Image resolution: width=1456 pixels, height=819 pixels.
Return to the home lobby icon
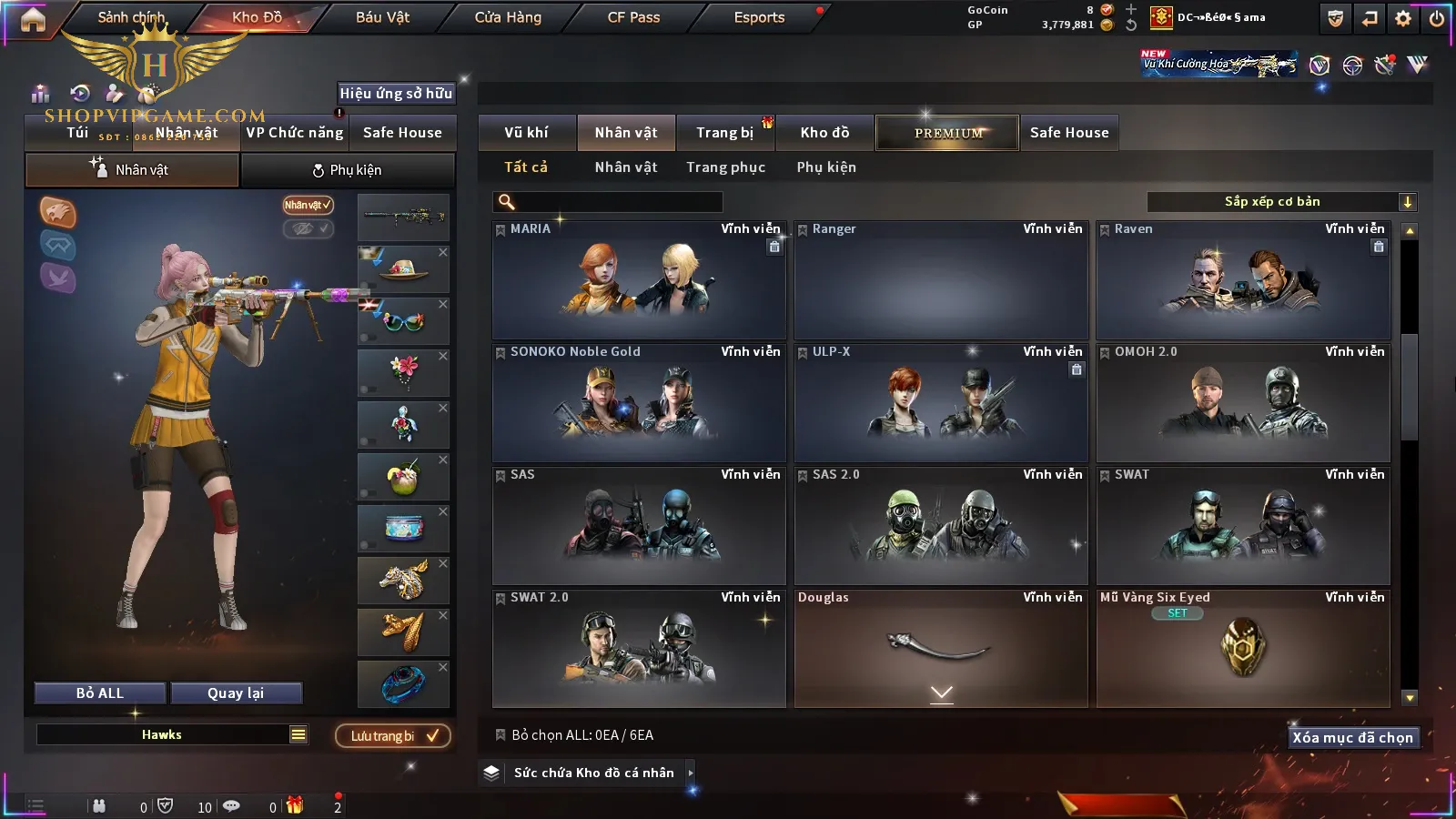(33, 19)
